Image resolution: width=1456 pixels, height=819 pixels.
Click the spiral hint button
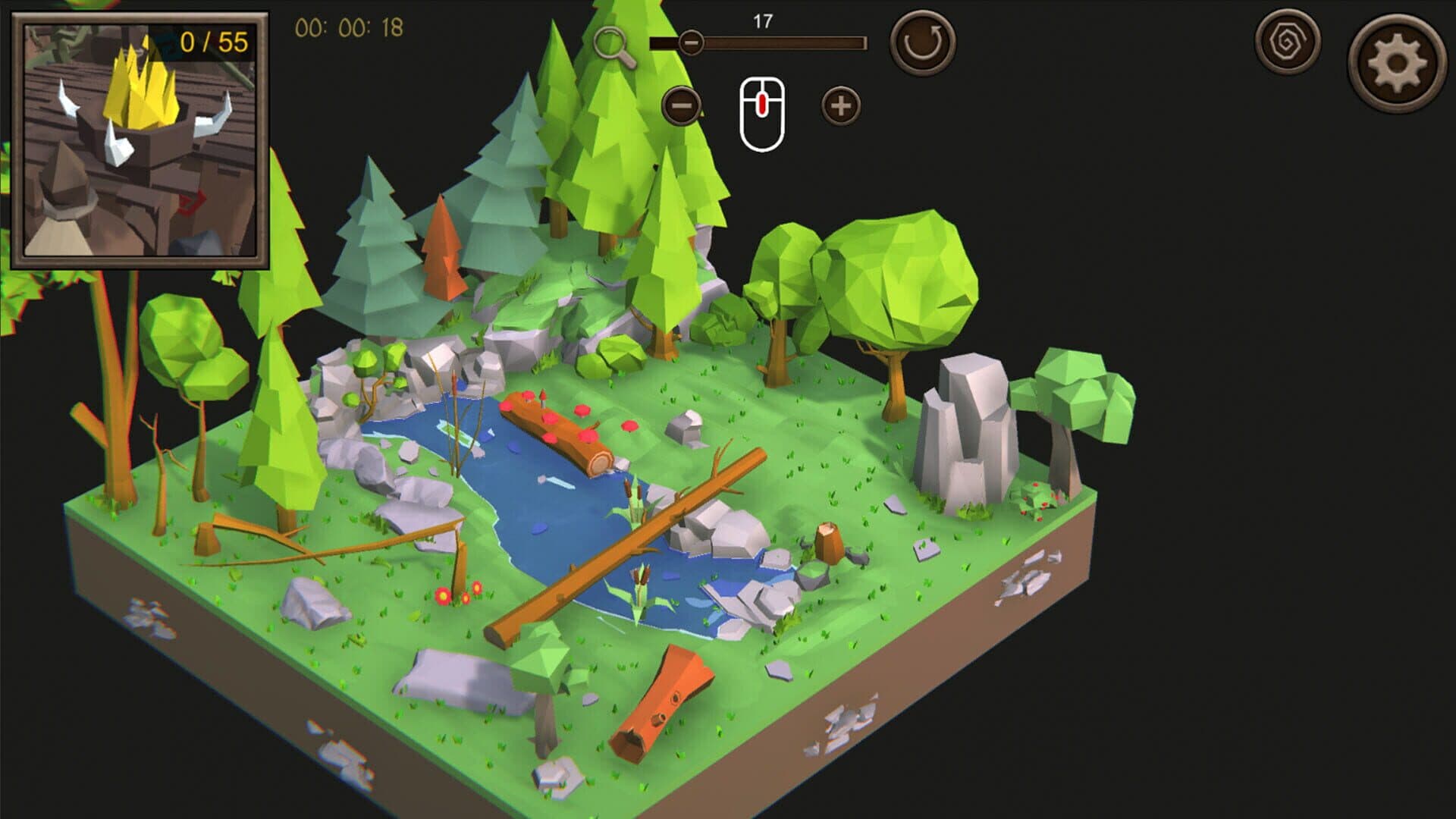[1287, 42]
